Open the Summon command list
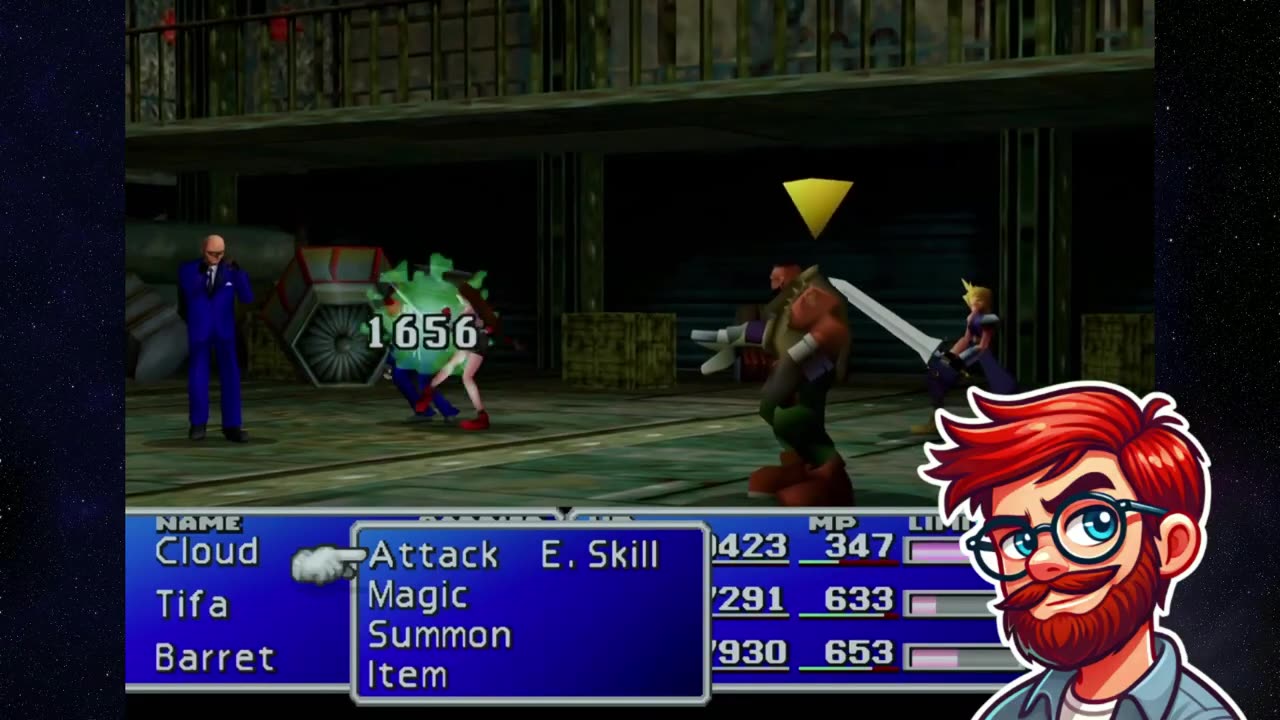The width and height of the screenshot is (1280, 720). pyautogui.click(x=439, y=636)
